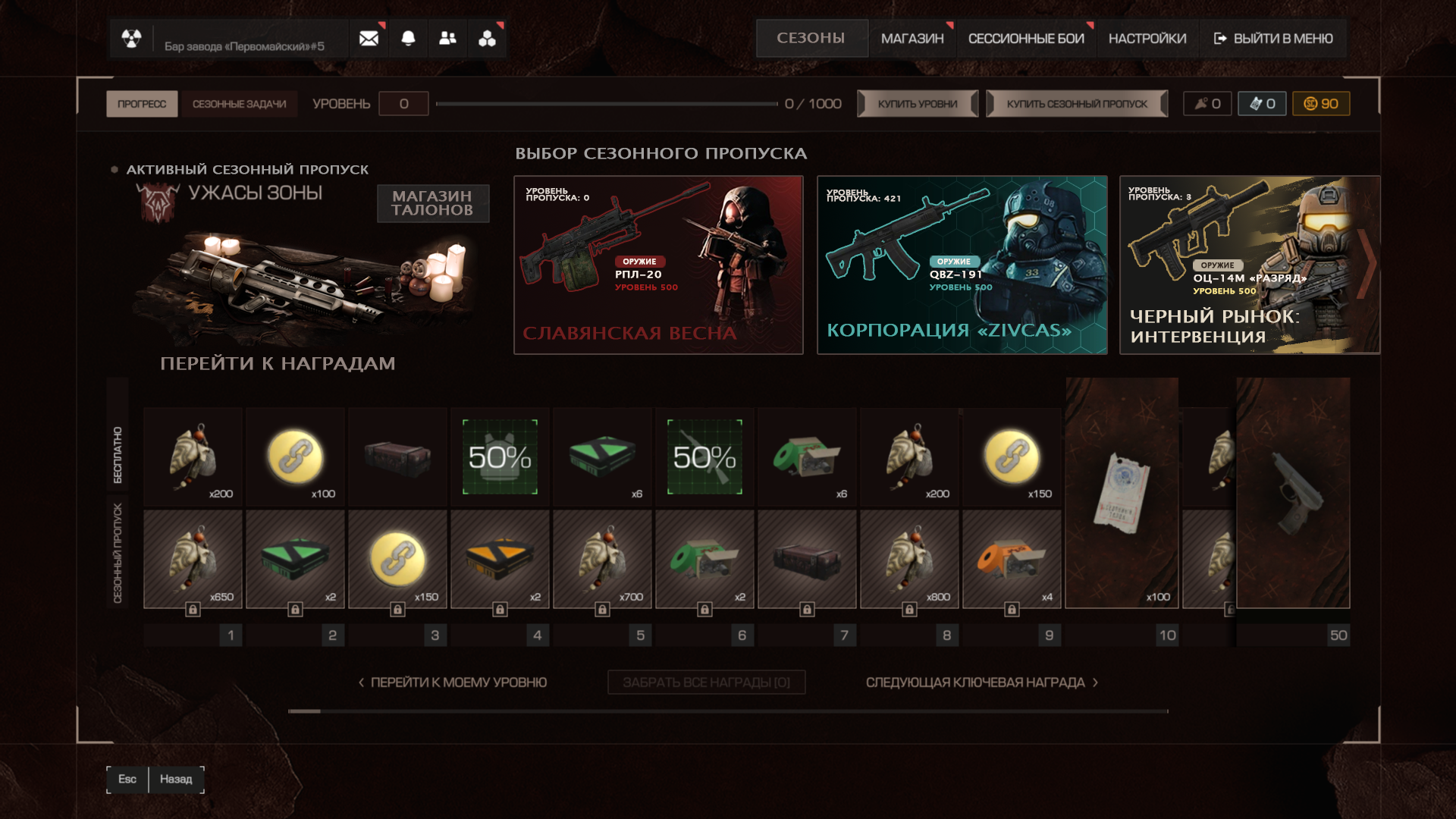The height and width of the screenshot is (819, 1456).
Task: Buy season pass via Купить сезонный пропуск
Action: coord(1077,104)
